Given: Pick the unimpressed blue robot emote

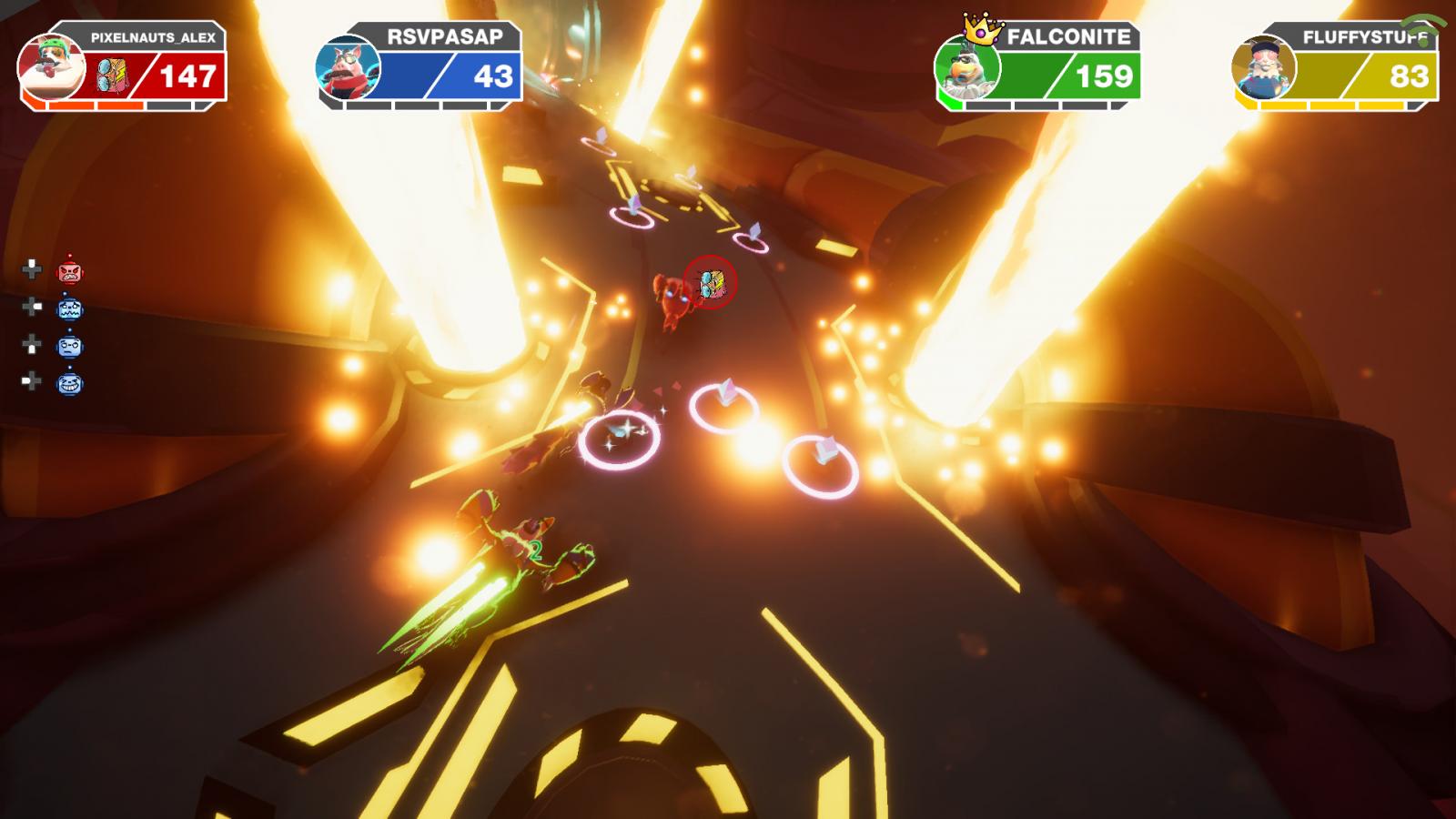Looking at the screenshot, I should pos(70,347).
